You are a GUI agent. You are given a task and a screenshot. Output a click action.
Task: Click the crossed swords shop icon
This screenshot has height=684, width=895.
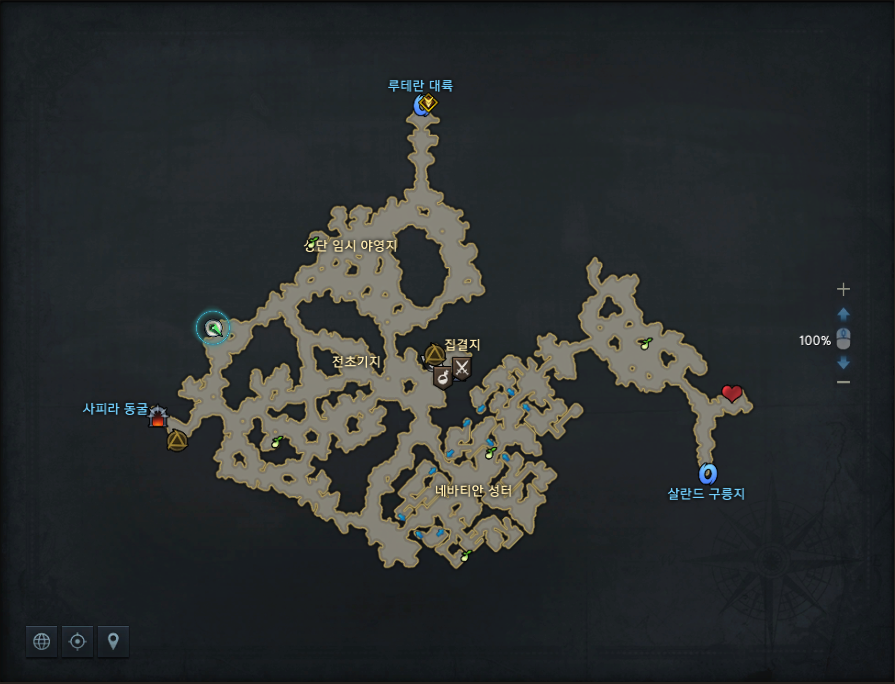click(x=461, y=368)
